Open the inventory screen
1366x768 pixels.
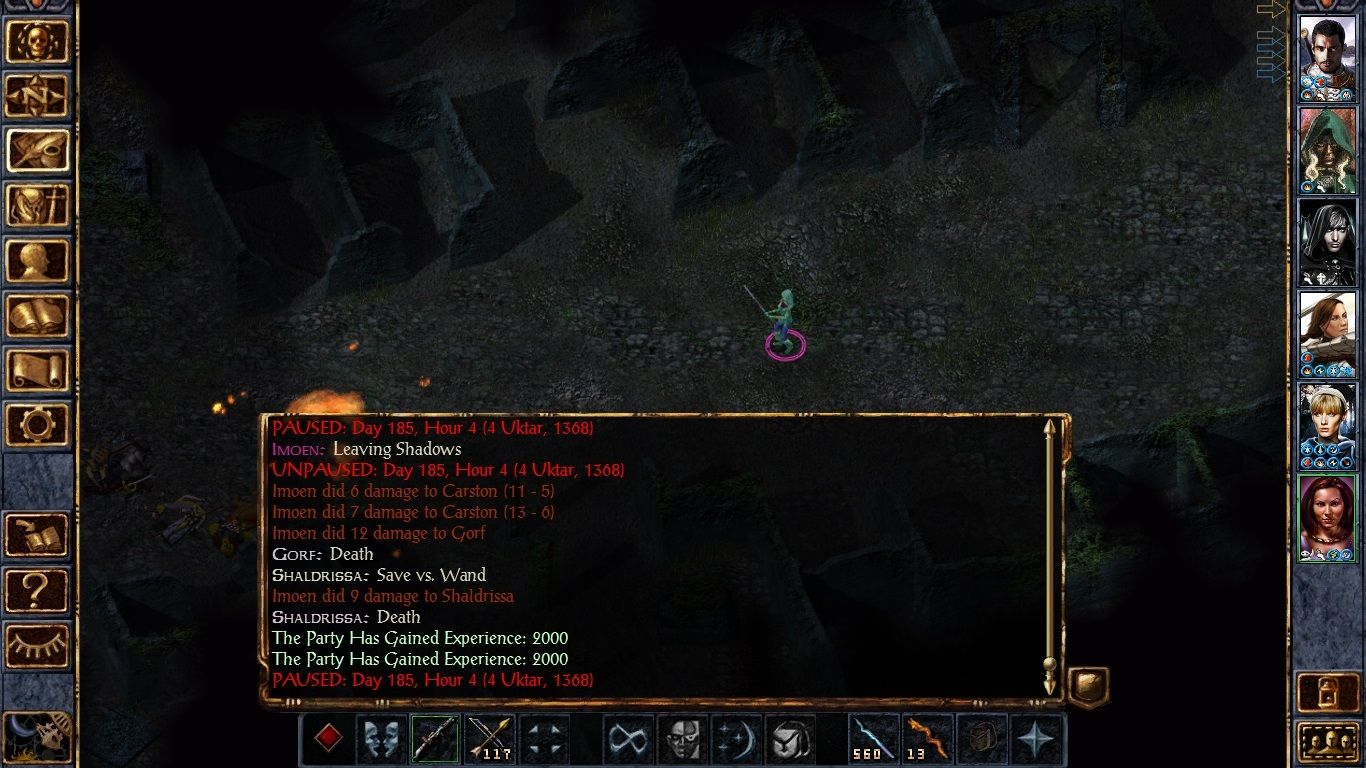[x=38, y=206]
